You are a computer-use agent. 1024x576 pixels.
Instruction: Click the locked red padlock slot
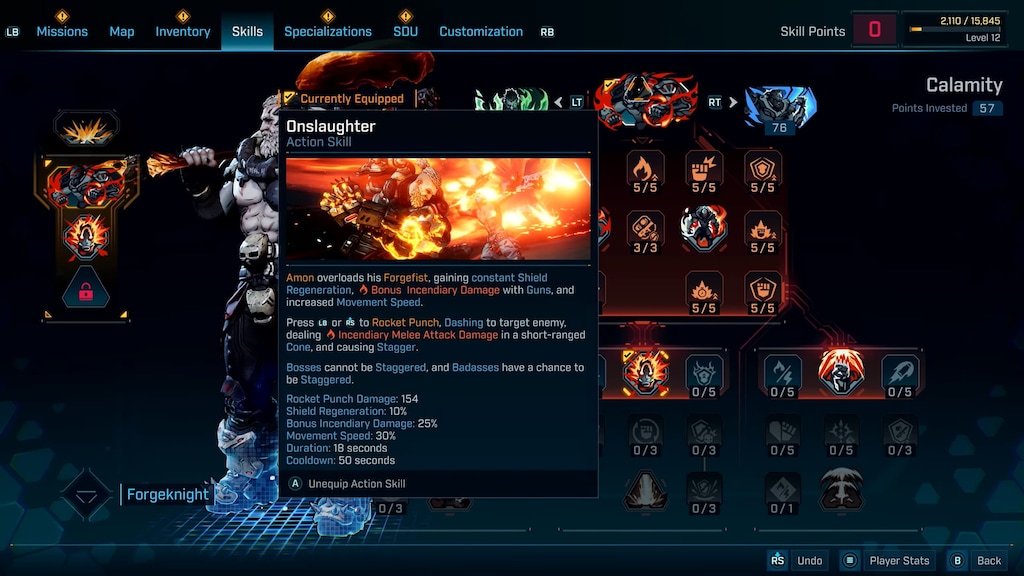pyautogui.click(x=85, y=292)
